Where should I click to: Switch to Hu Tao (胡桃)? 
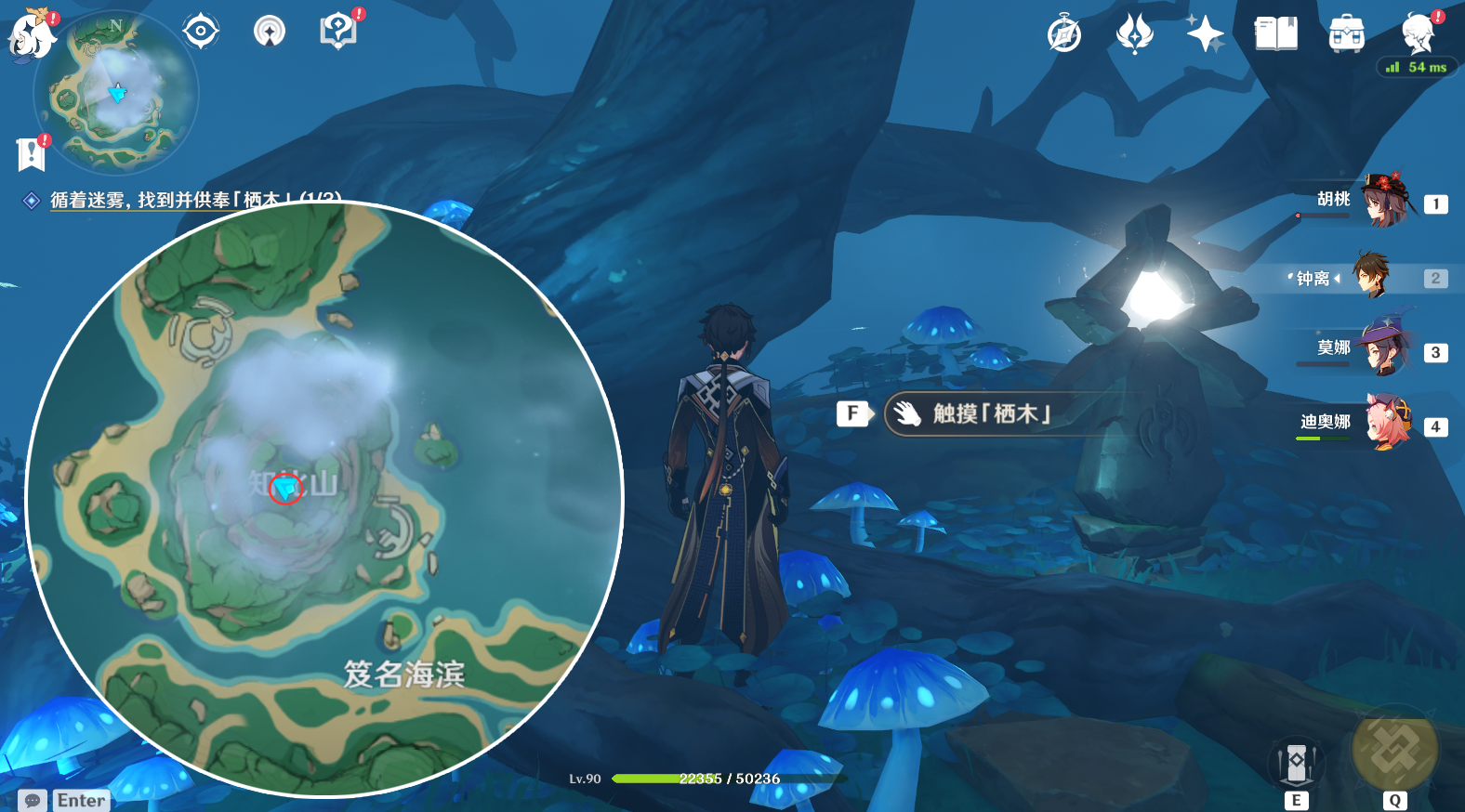pyautogui.click(x=1383, y=201)
